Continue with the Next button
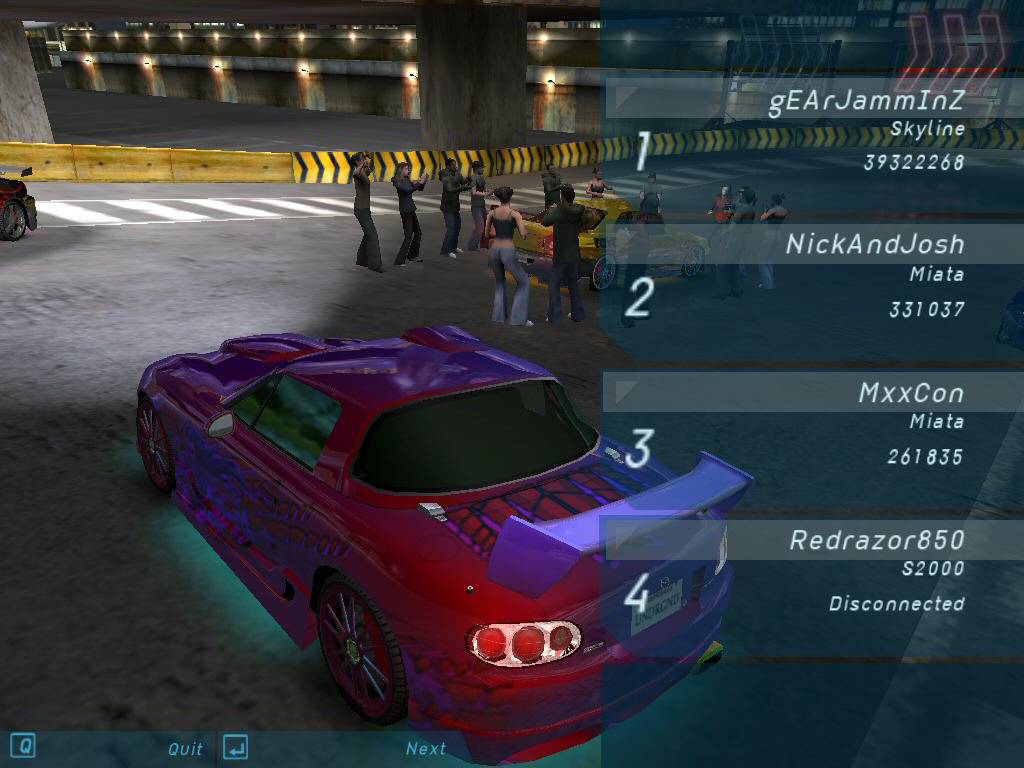 coord(425,748)
